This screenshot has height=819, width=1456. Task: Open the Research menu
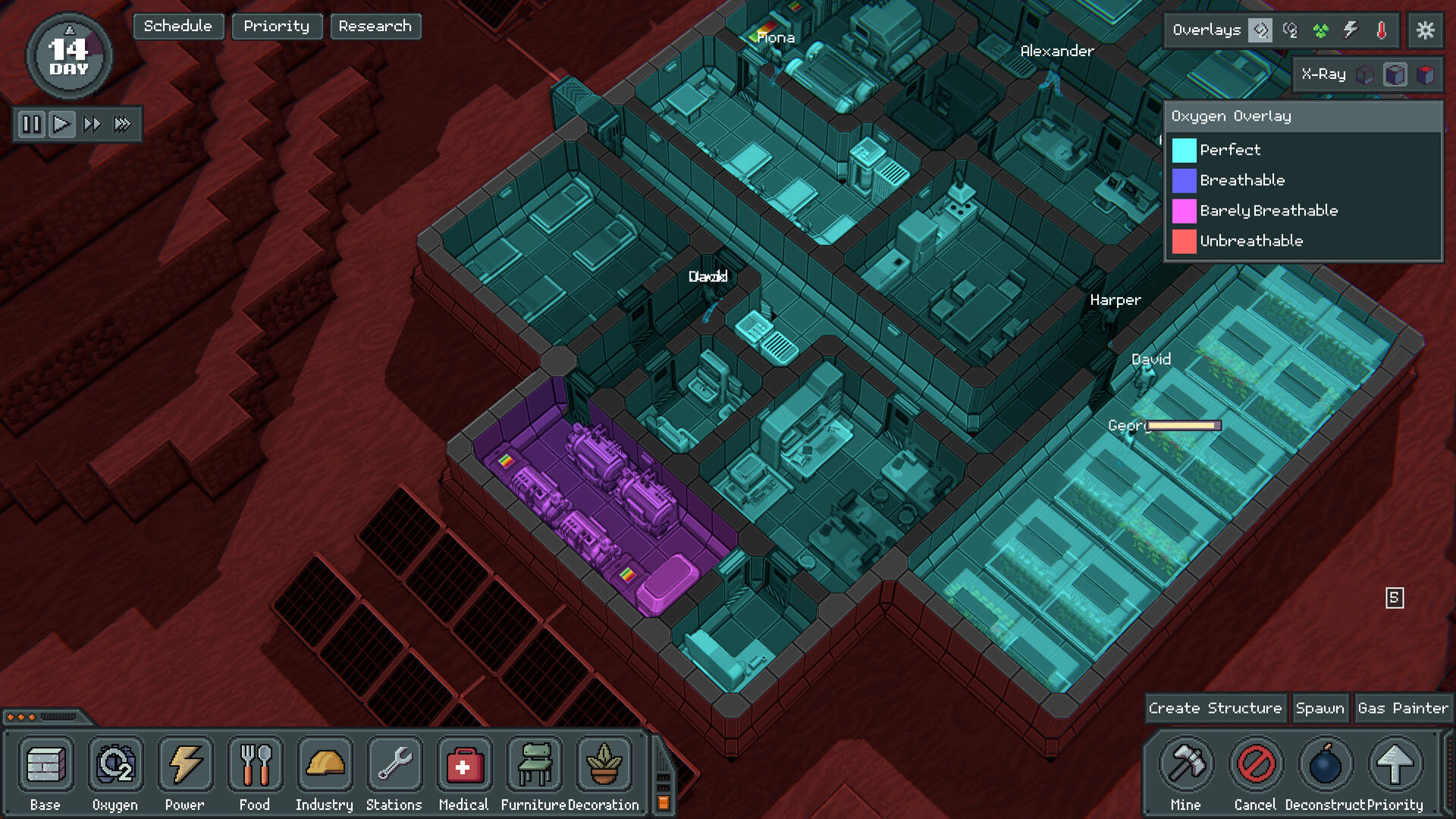pyautogui.click(x=375, y=27)
